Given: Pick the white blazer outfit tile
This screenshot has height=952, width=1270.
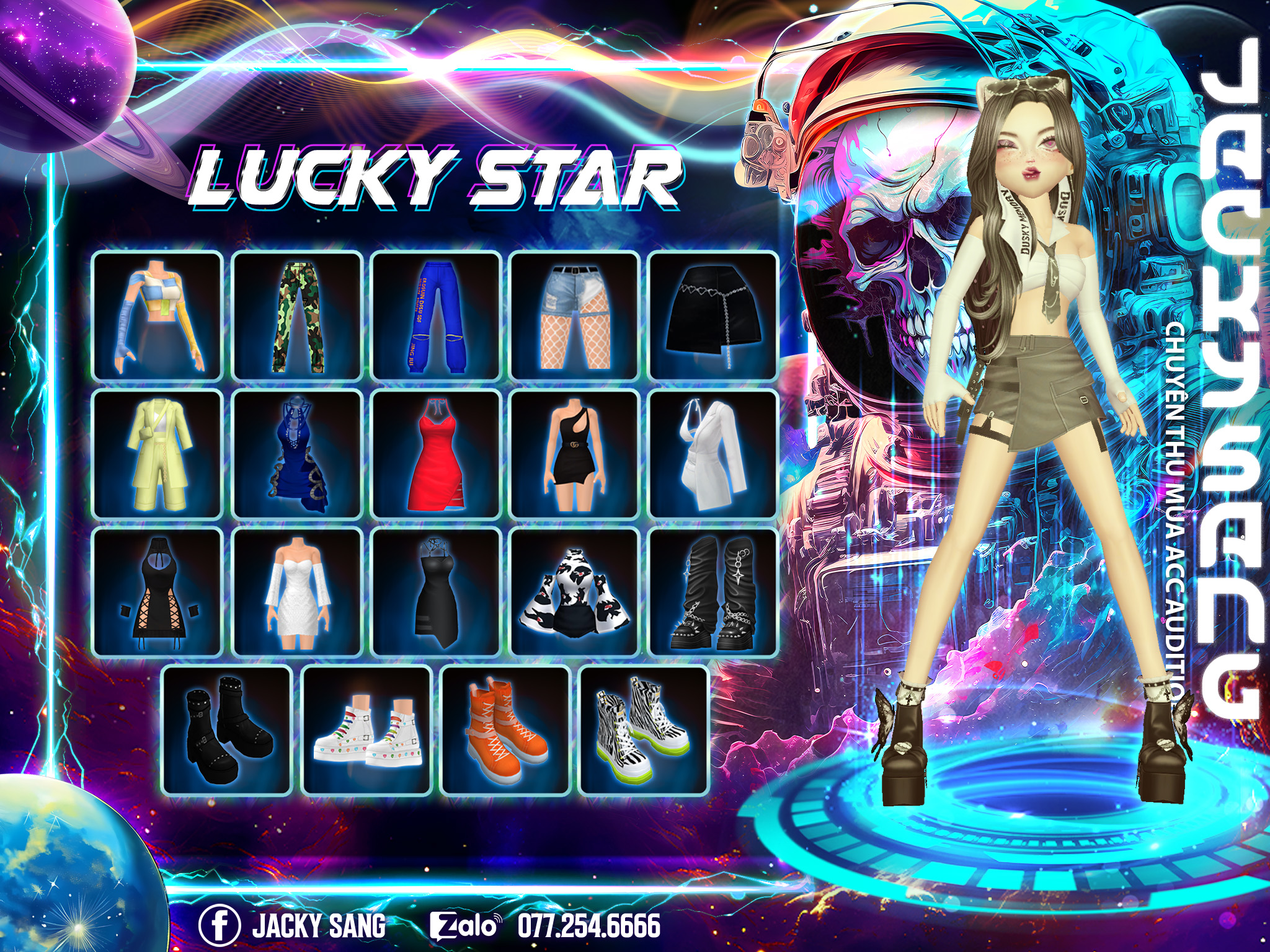Looking at the screenshot, I should coord(713,454).
